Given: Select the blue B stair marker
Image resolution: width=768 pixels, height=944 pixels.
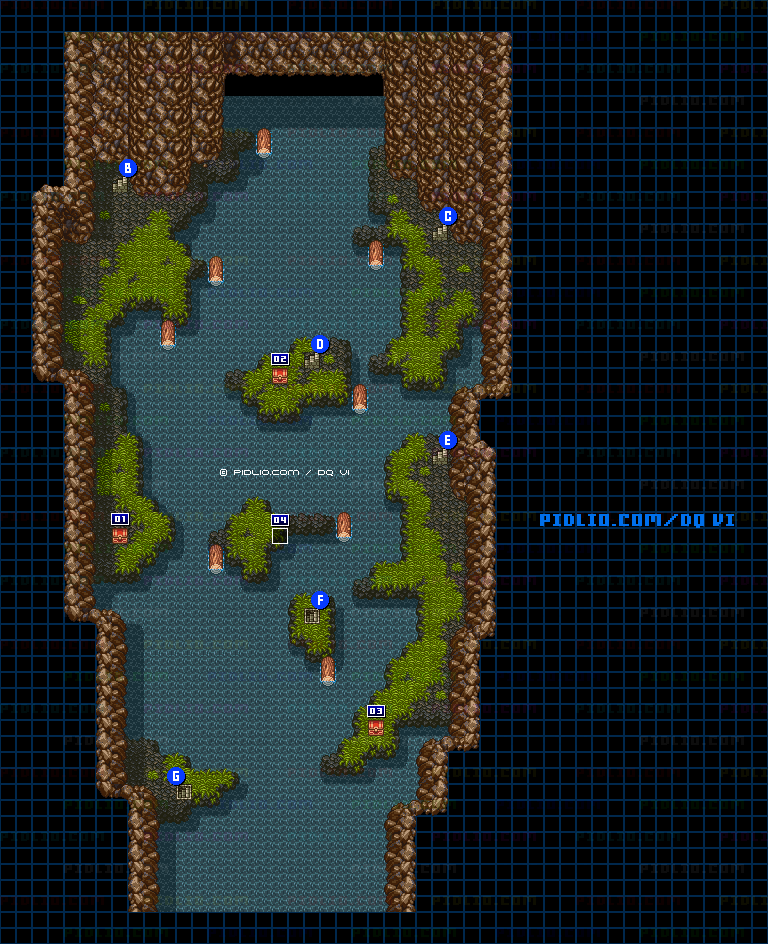Looking at the screenshot, I should [x=127, y=168].
